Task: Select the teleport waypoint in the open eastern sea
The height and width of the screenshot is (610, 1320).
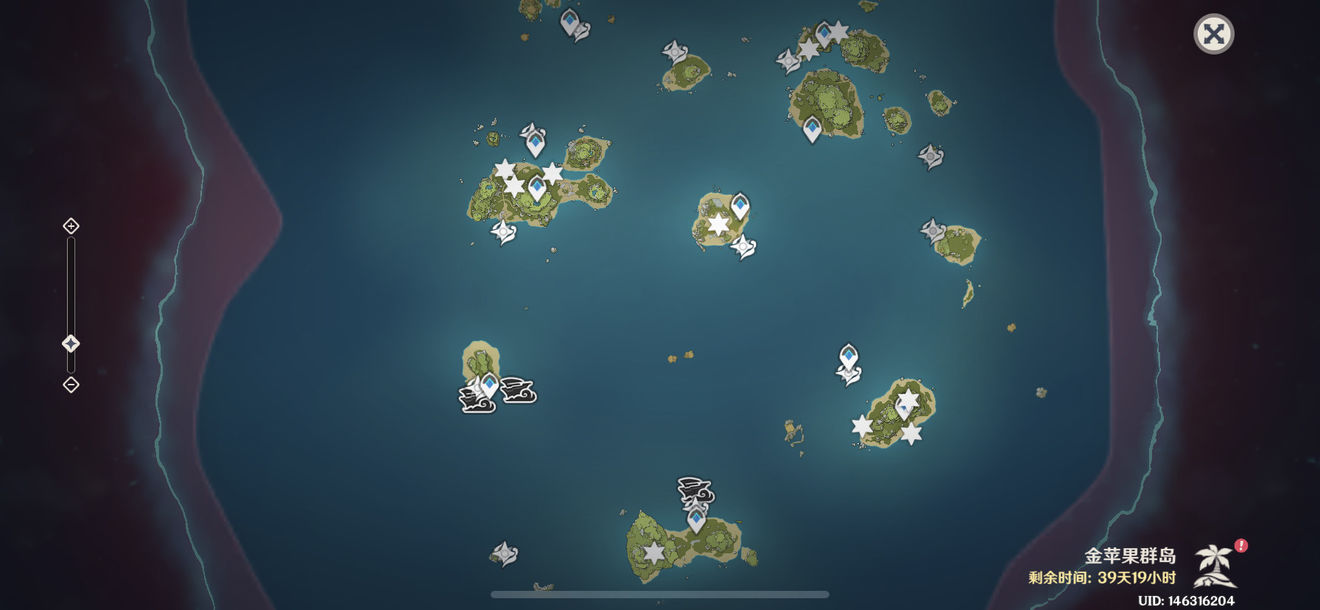Action: [849, 356]
